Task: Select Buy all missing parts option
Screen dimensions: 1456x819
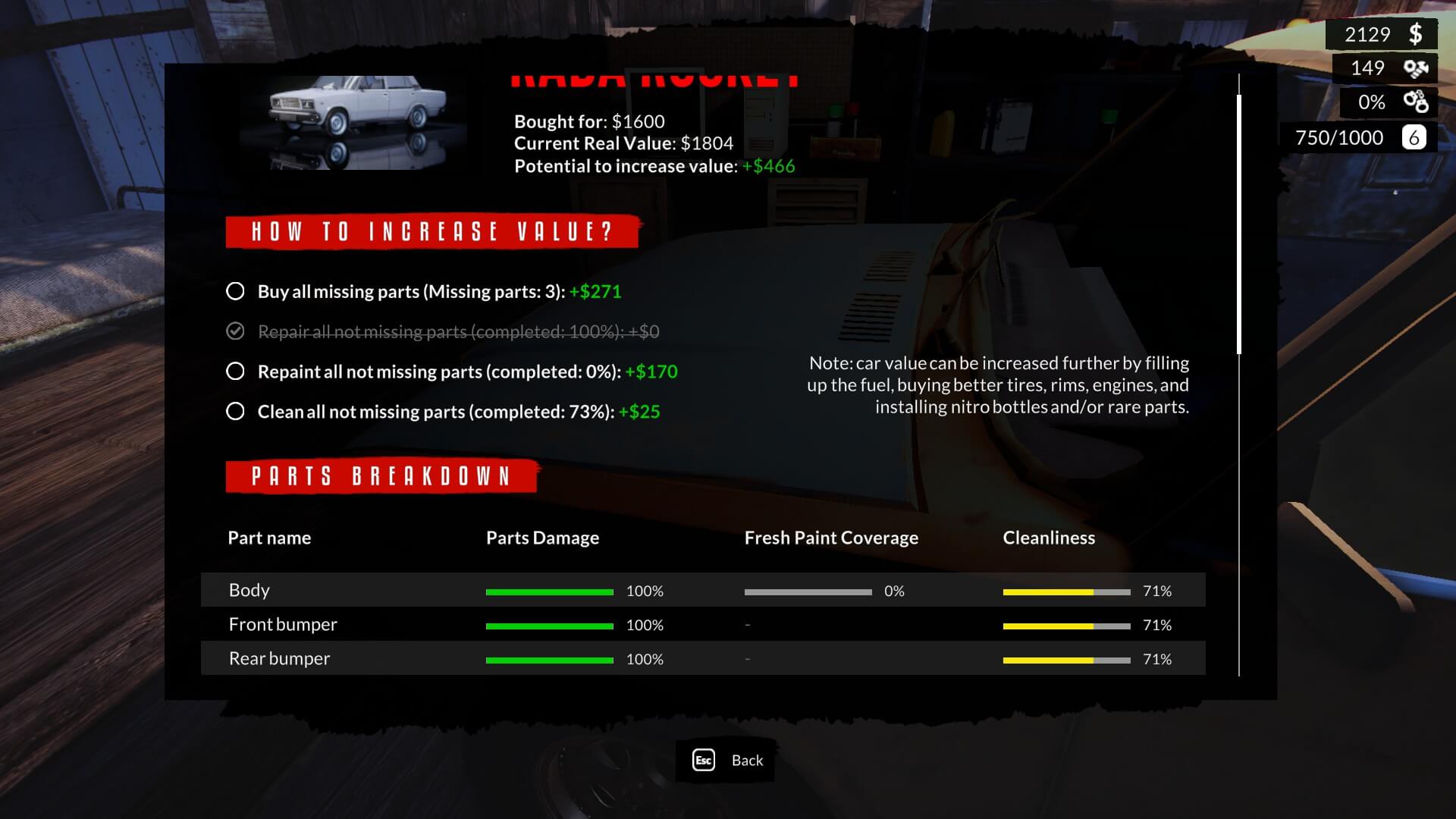Action: pos(236,291)
